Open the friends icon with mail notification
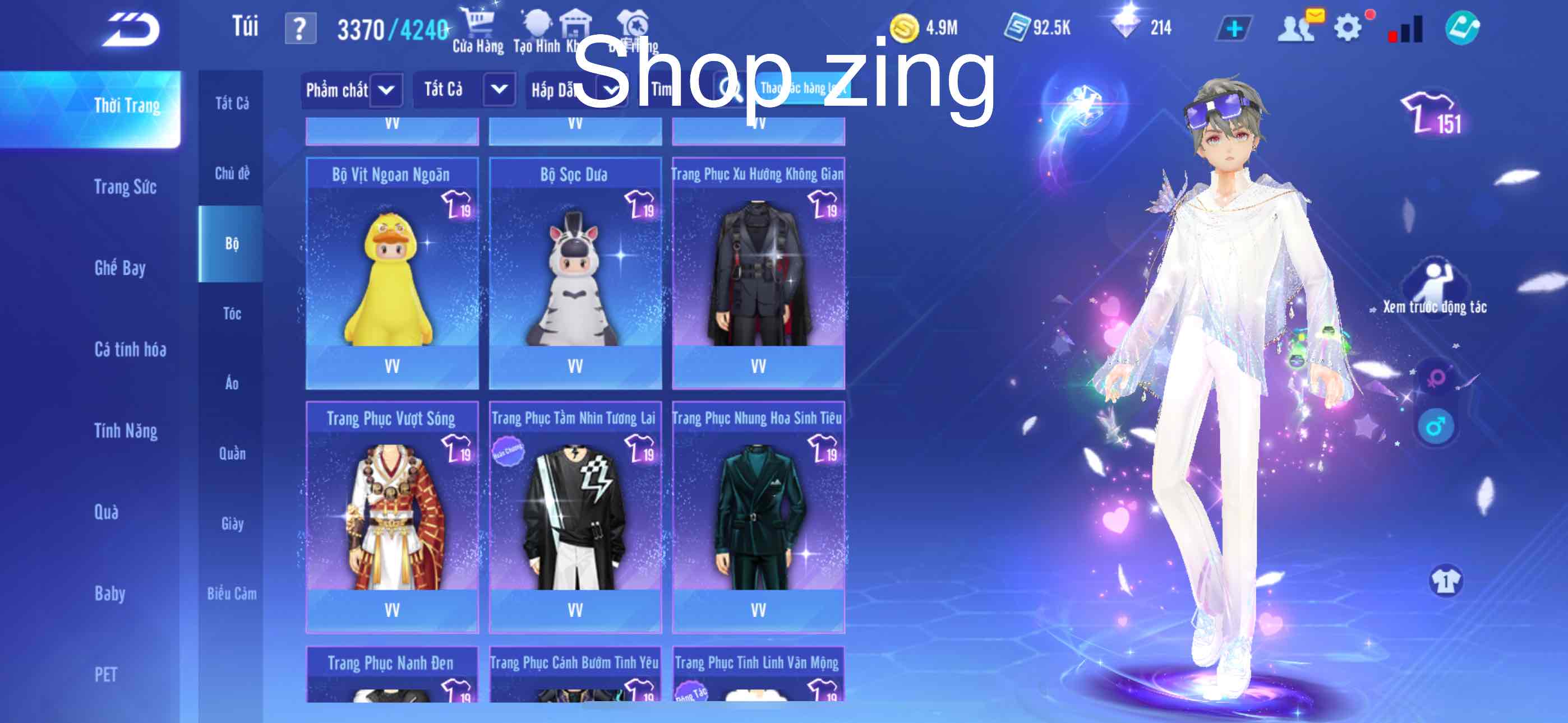The image size is (1568, 723). tap(1295, 26)
